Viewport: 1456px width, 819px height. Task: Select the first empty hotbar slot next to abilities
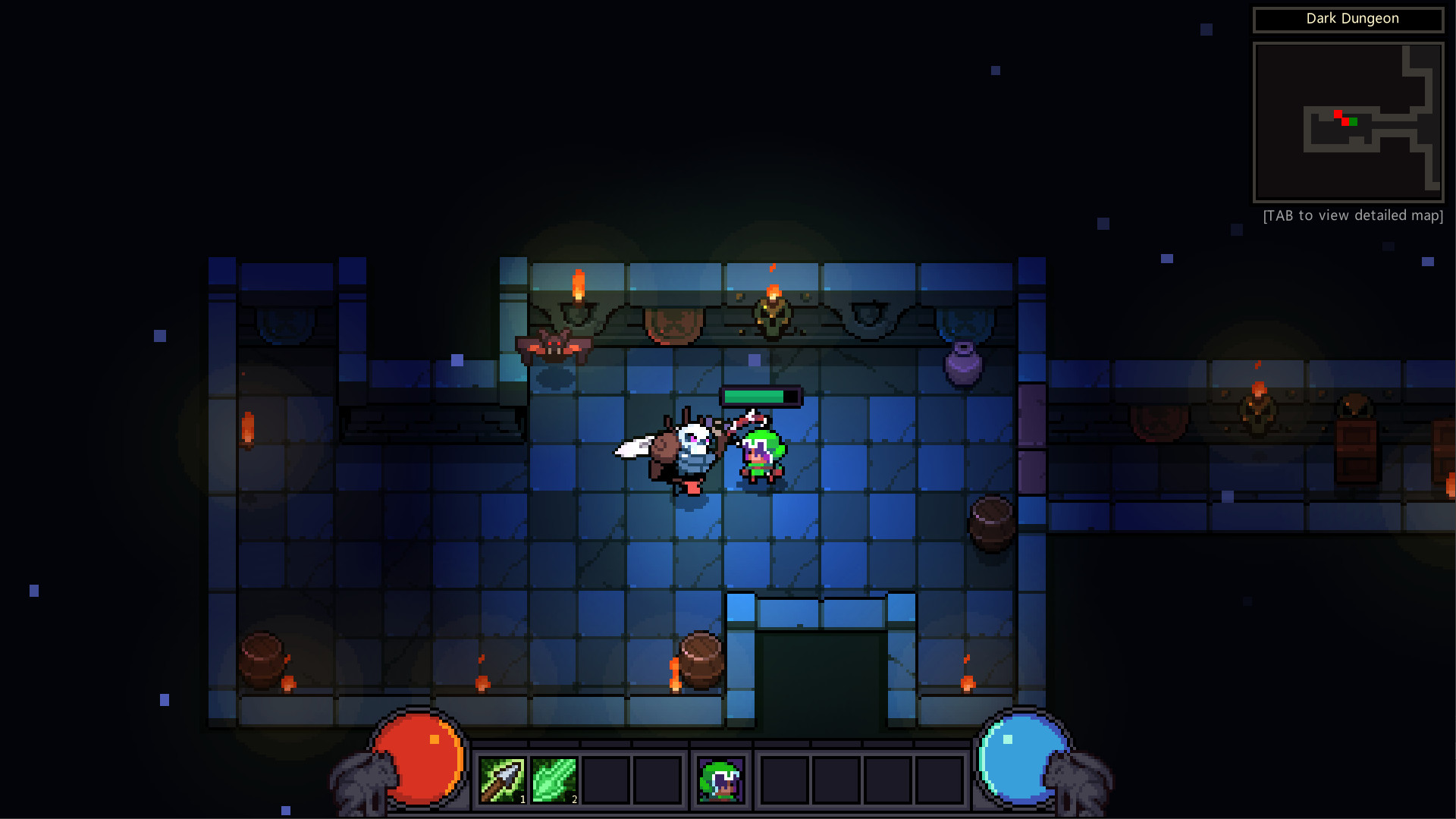607,780
